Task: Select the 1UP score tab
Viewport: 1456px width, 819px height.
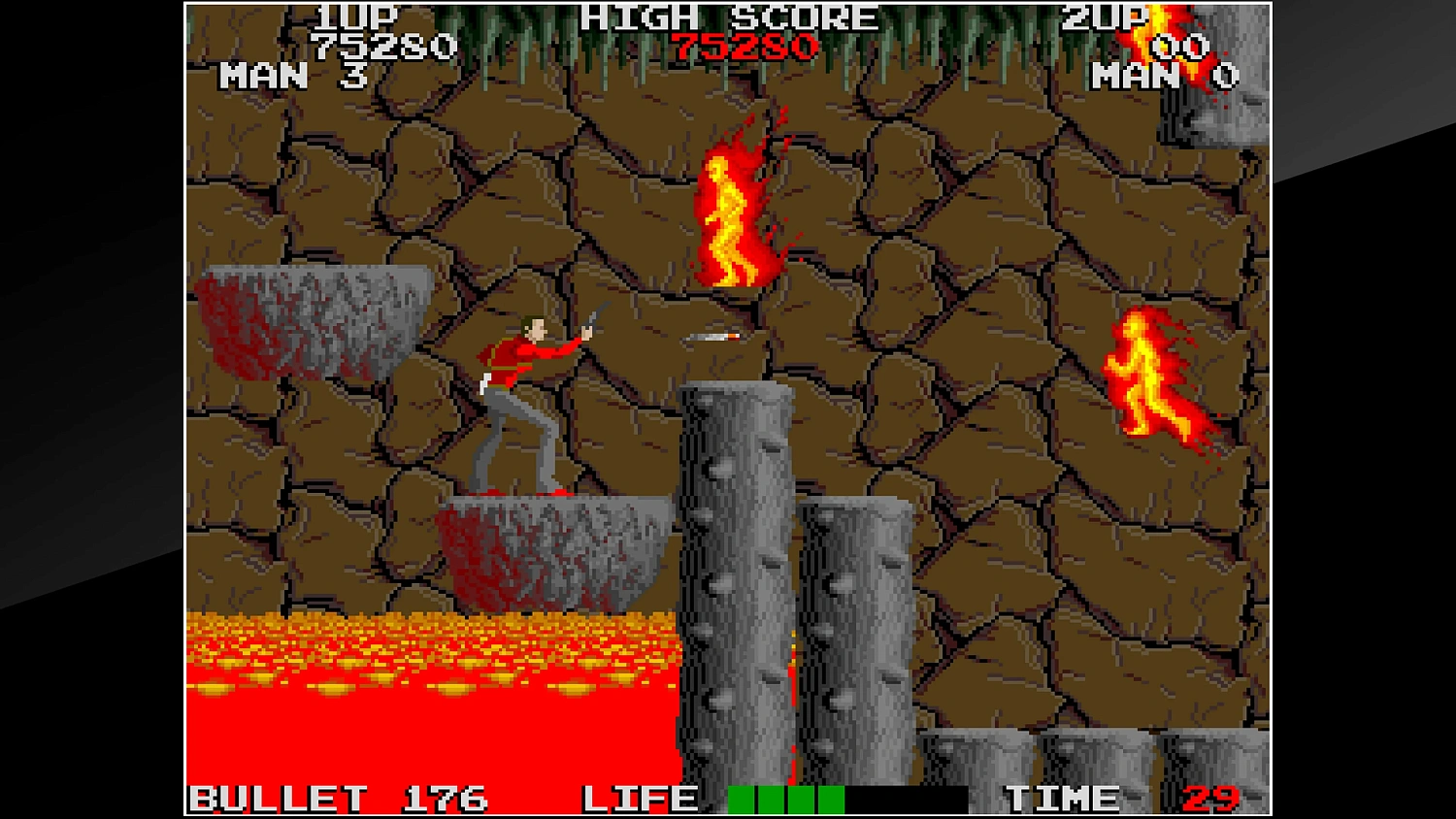Action: pos(359,17)
